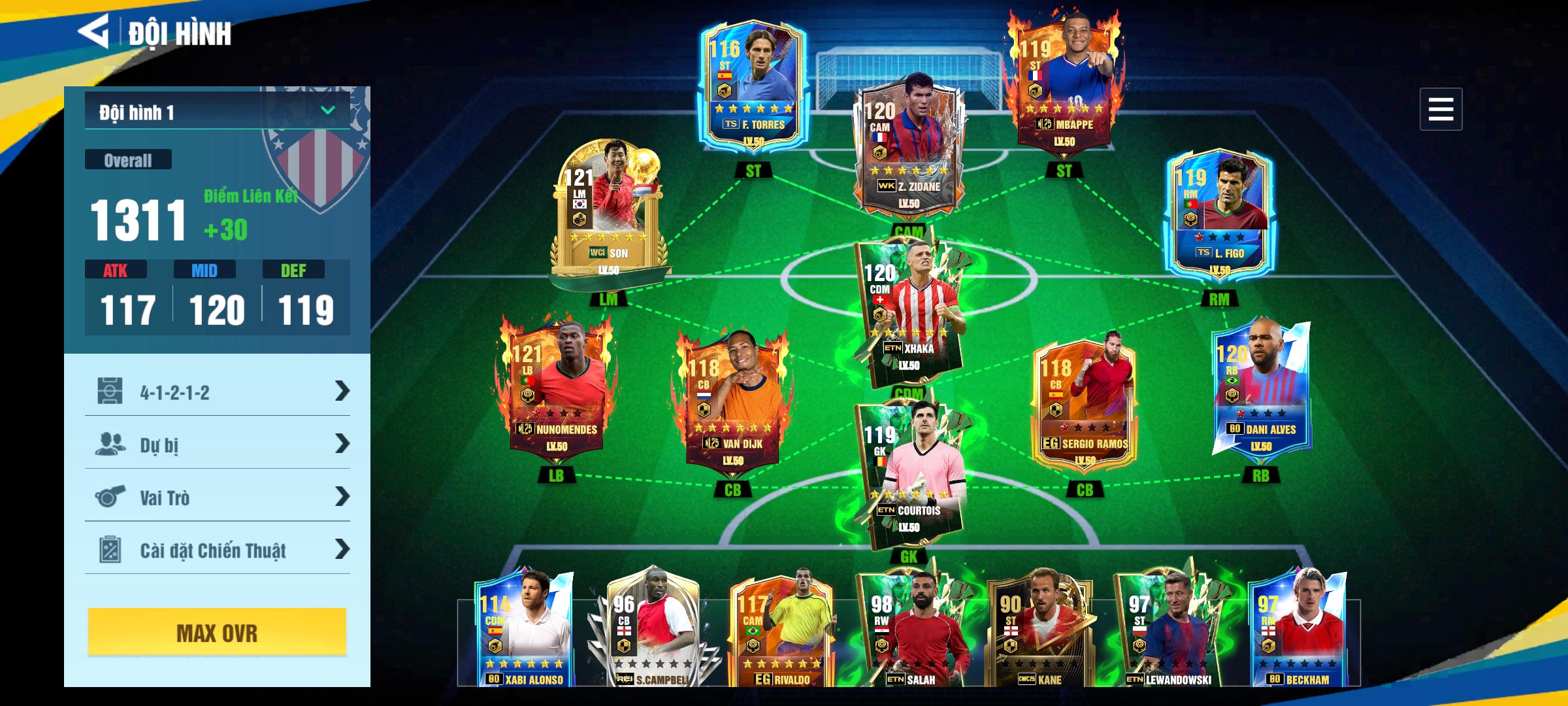Tap the yellow MAX OVR button
The height and width of the screenshot is (706, 1568).
coord(217,632)
